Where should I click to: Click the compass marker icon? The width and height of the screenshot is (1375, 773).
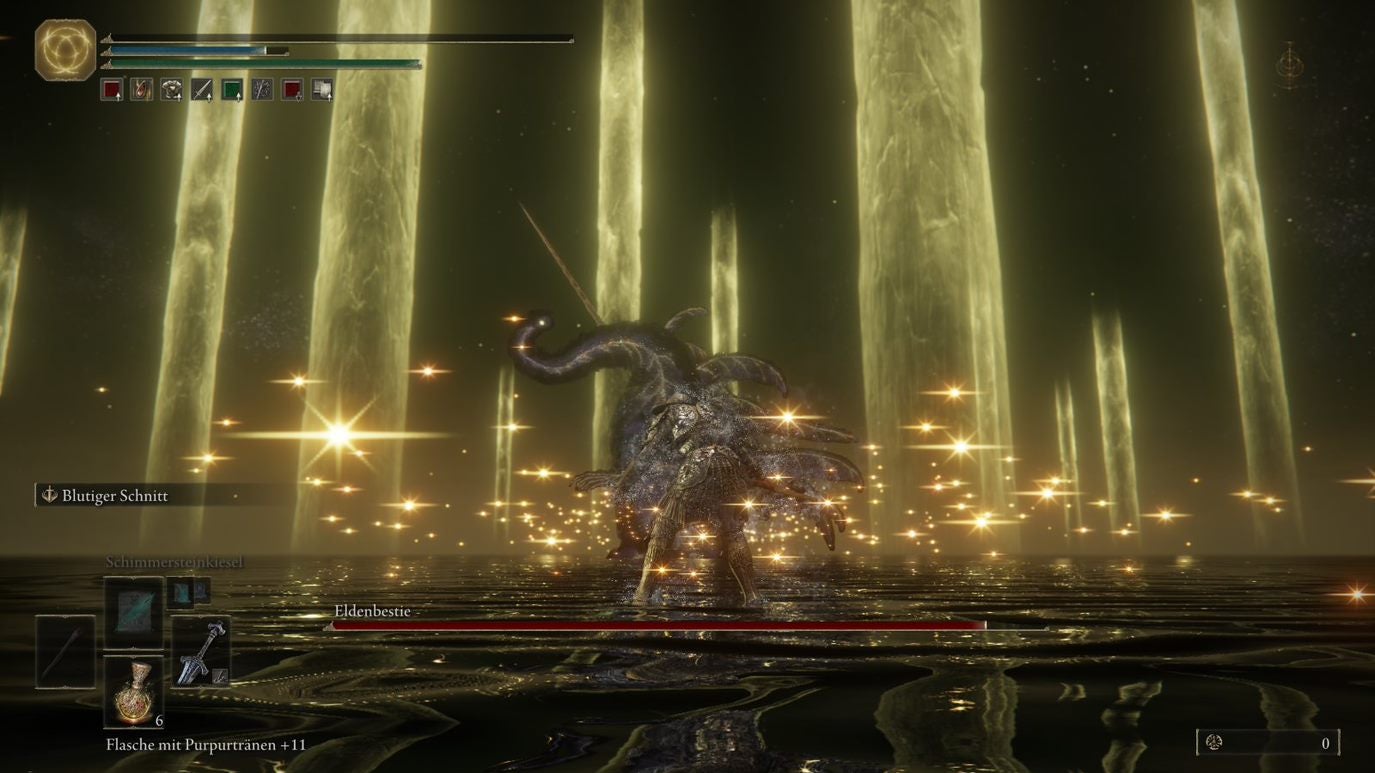(x=1290, y=64)
